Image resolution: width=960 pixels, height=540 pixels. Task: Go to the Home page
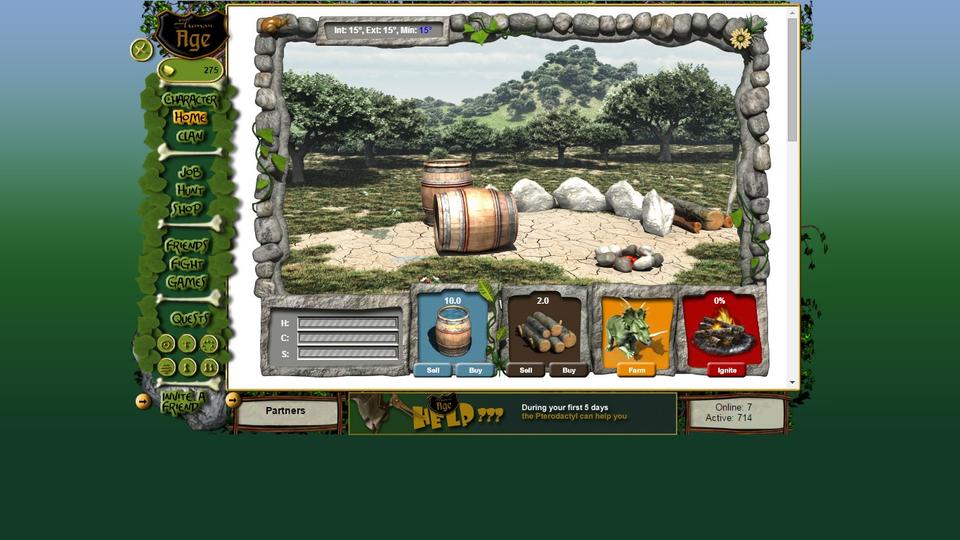190,118
